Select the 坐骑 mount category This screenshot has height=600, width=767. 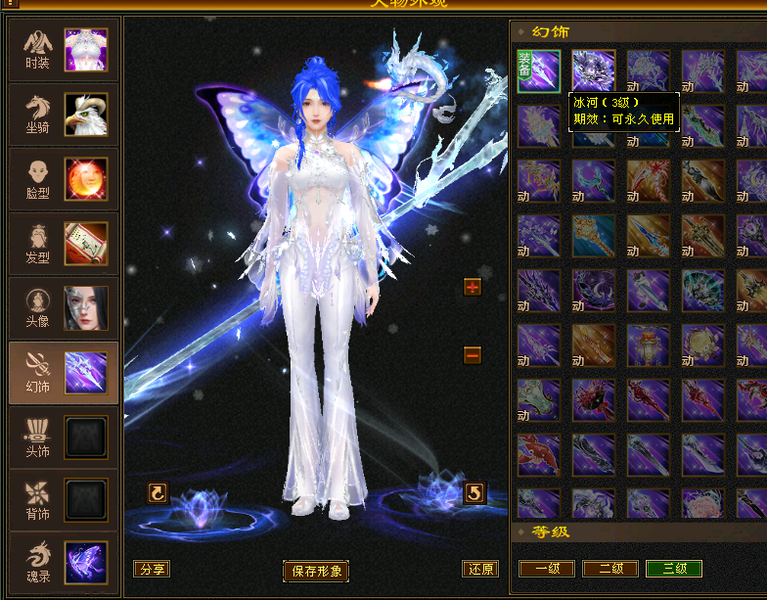pyautogui.click(x=63, y=113)
